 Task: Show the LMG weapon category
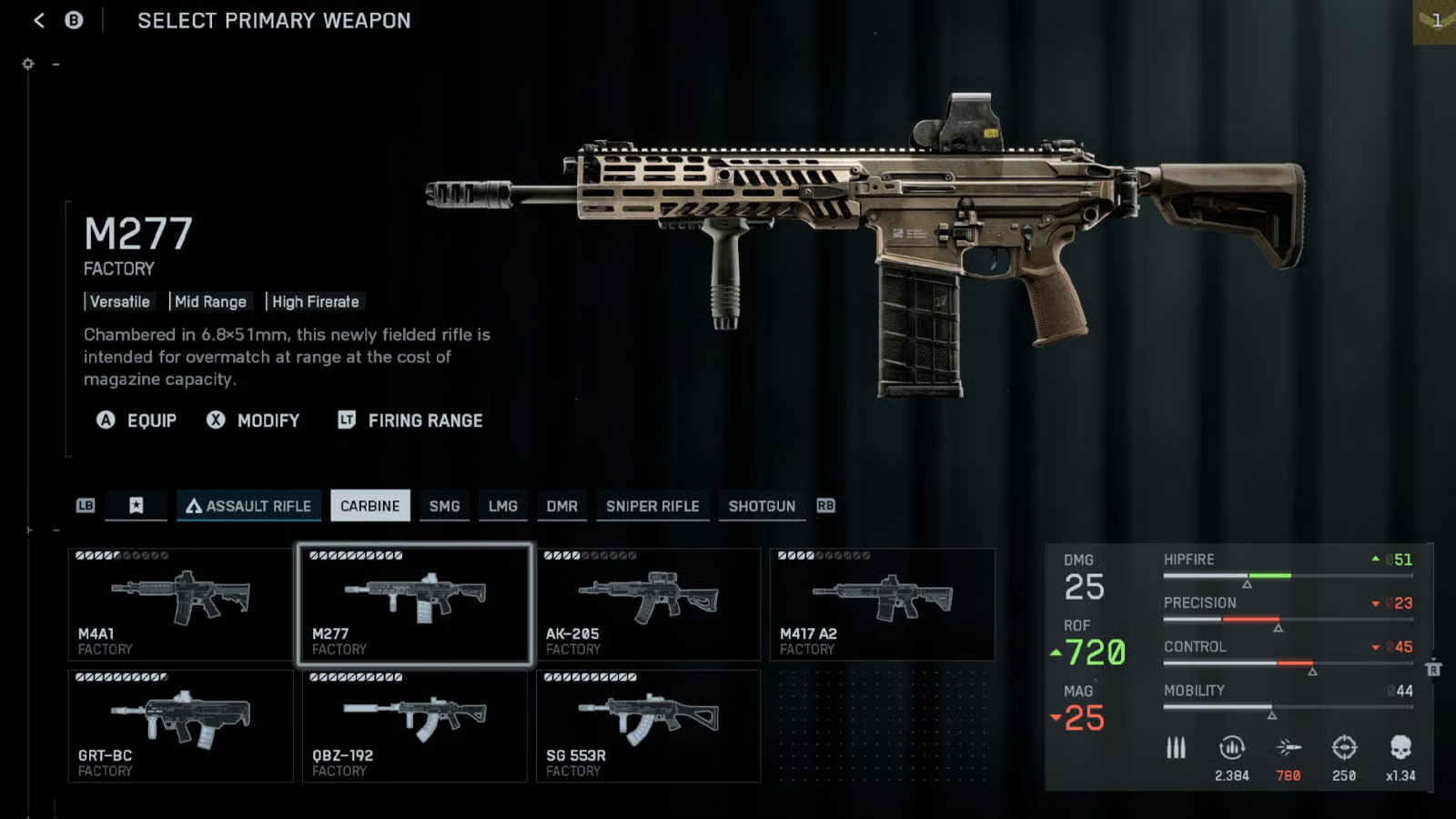502,506
